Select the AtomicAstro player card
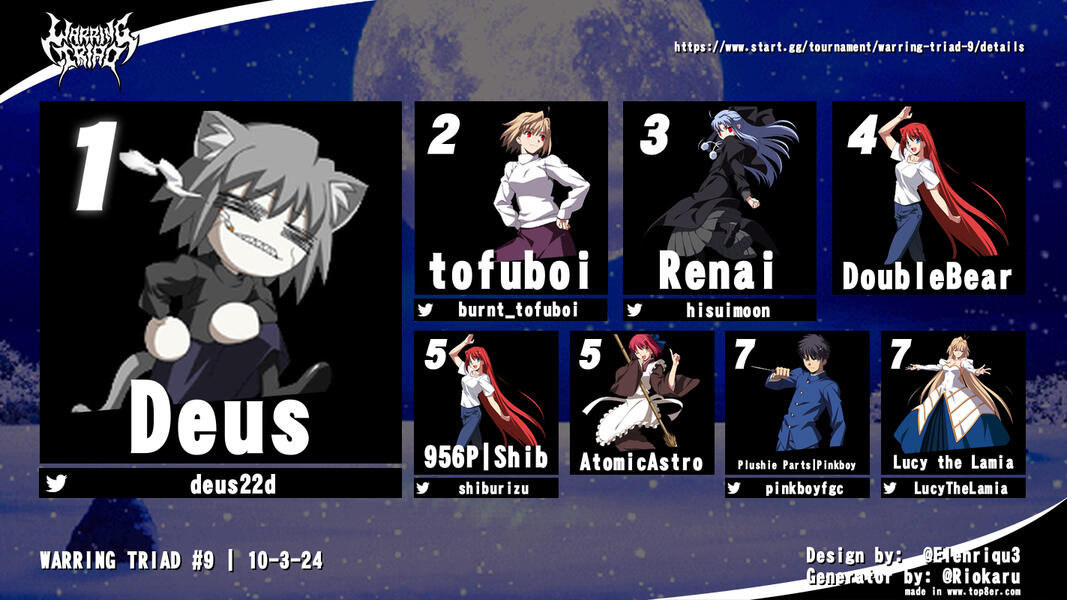This screenshot has height=600, width=1067. coord(642,403)
